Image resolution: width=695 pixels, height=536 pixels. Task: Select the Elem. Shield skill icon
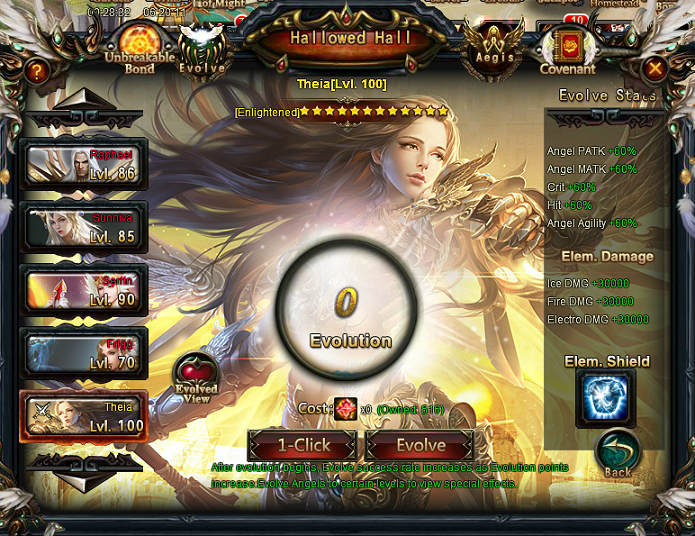[x=605, y=398]
